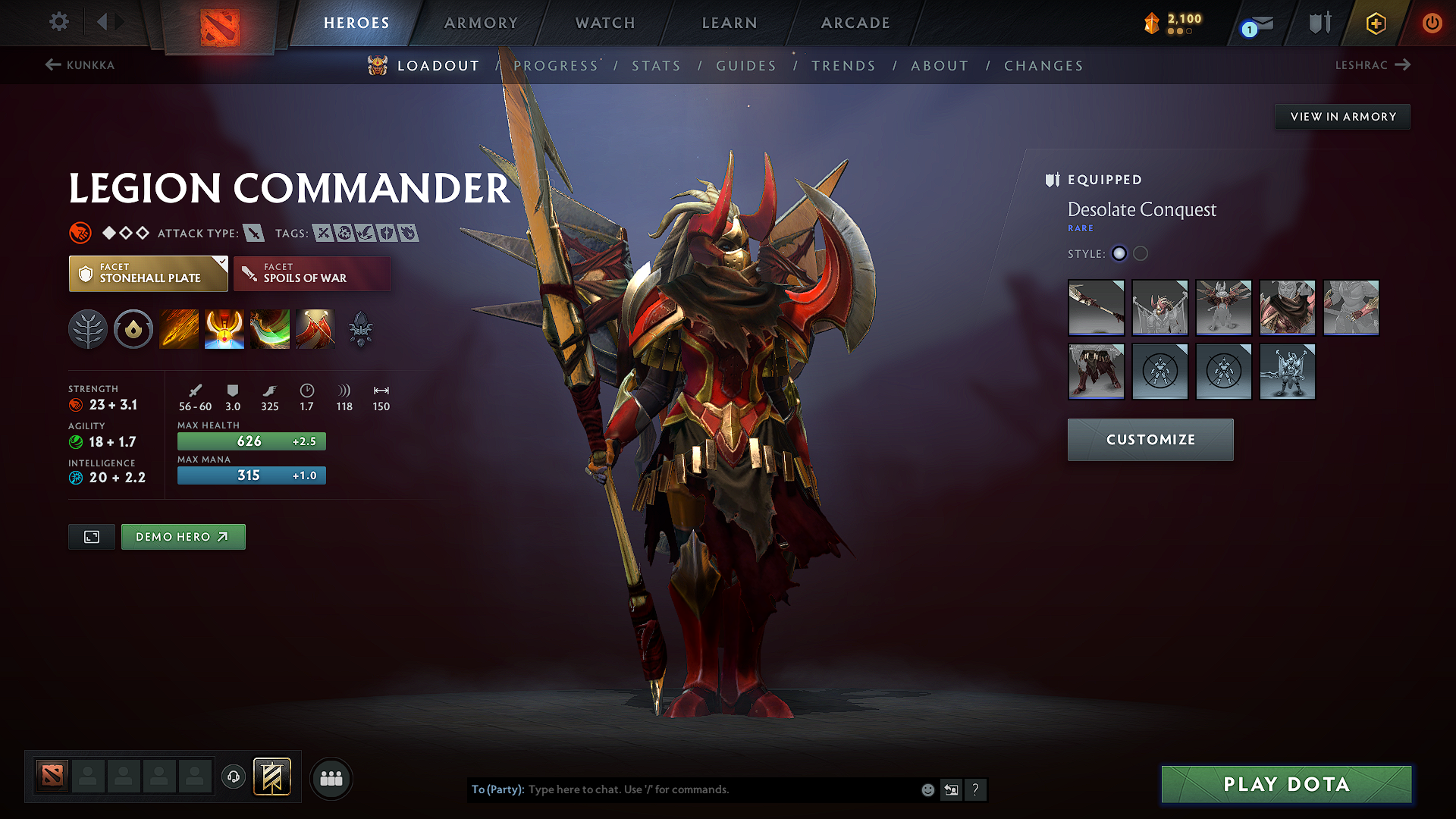Open the Duel ability icon
The image size is (1456, 819).
pyautogui.click(x=315, y=329)
